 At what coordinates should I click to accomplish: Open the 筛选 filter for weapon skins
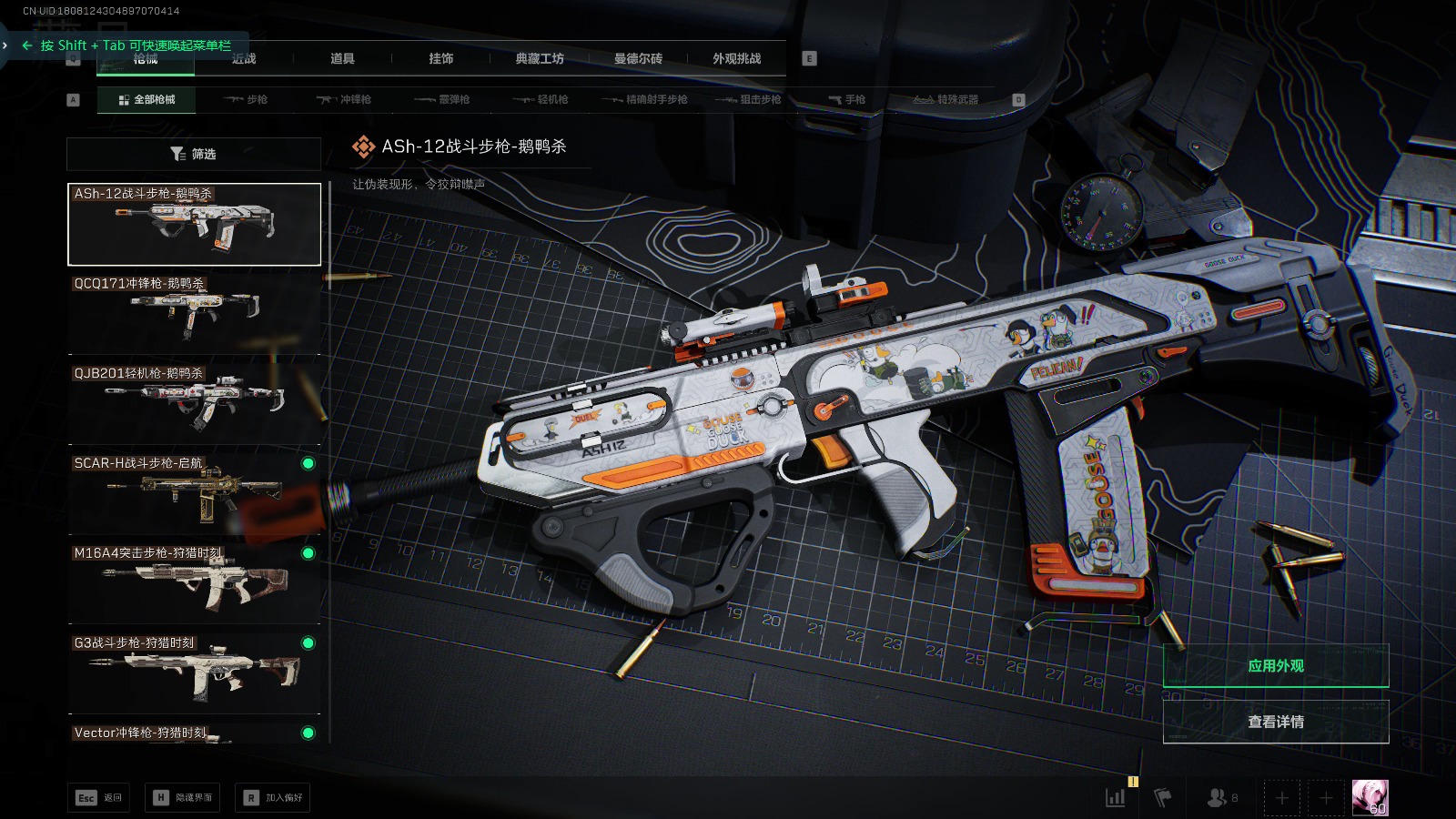194,154
